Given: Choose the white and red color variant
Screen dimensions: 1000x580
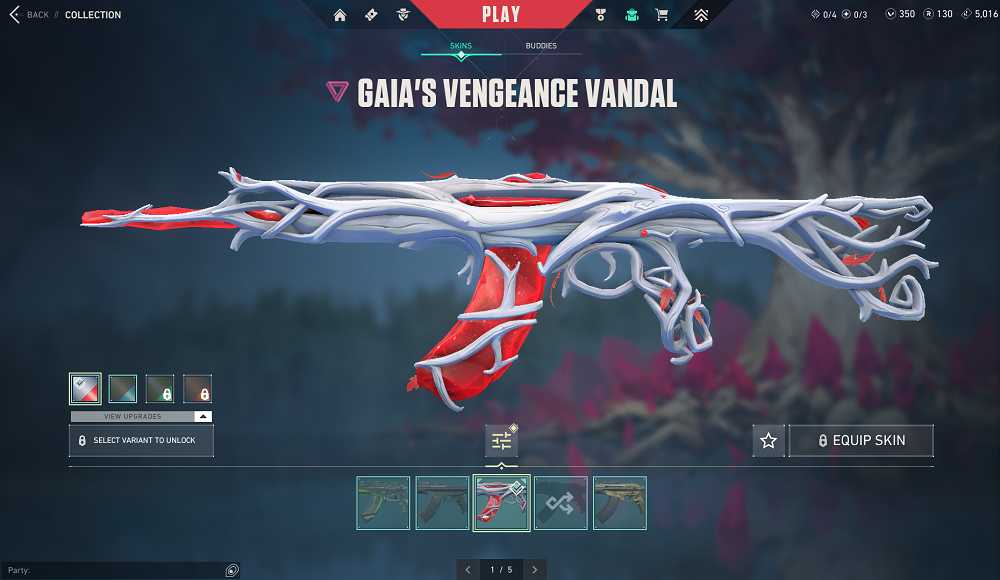Looking at the screenshot, I should point(85,388).
